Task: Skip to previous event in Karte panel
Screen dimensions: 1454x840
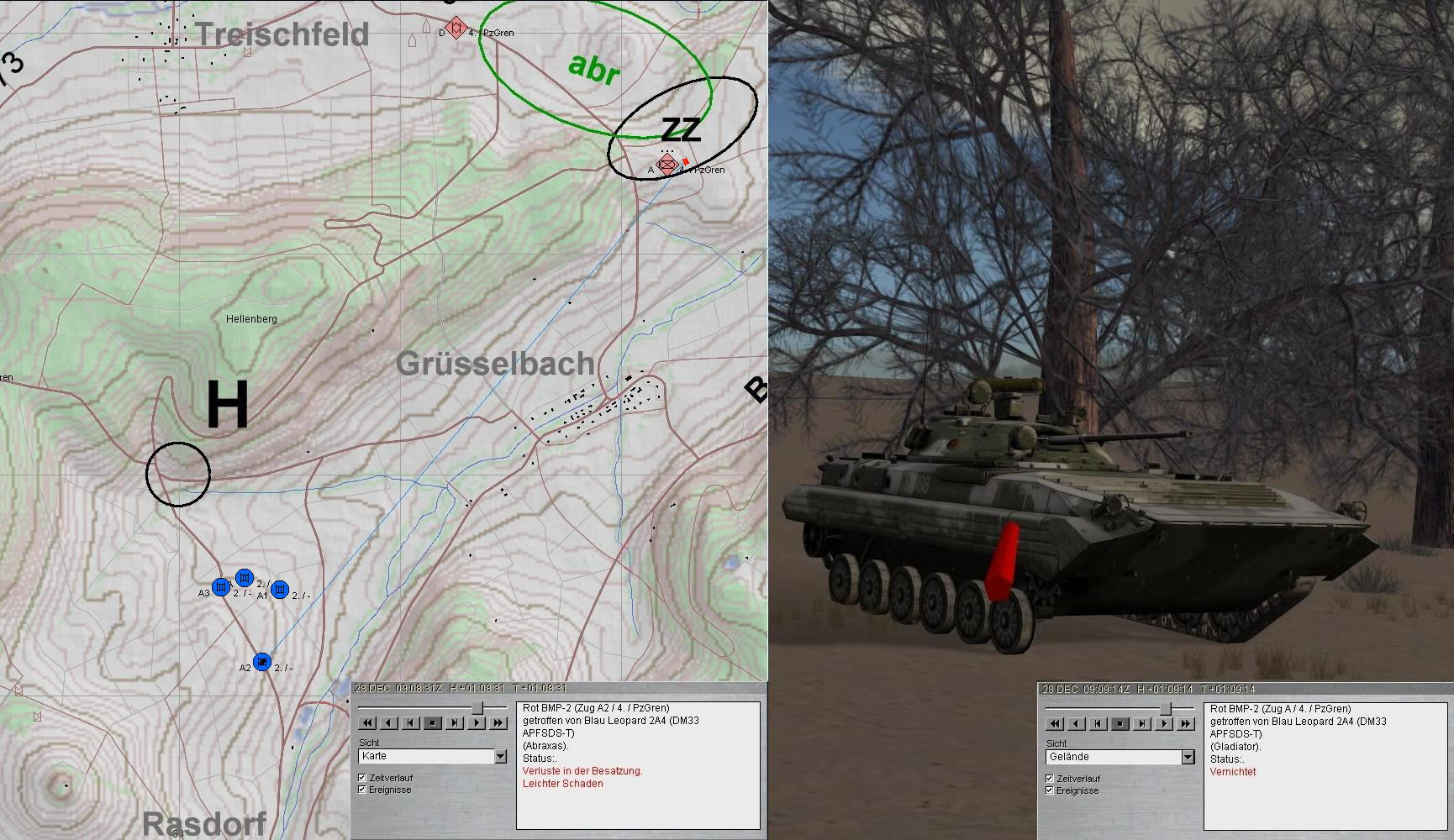Action: (x=410, y=722)
